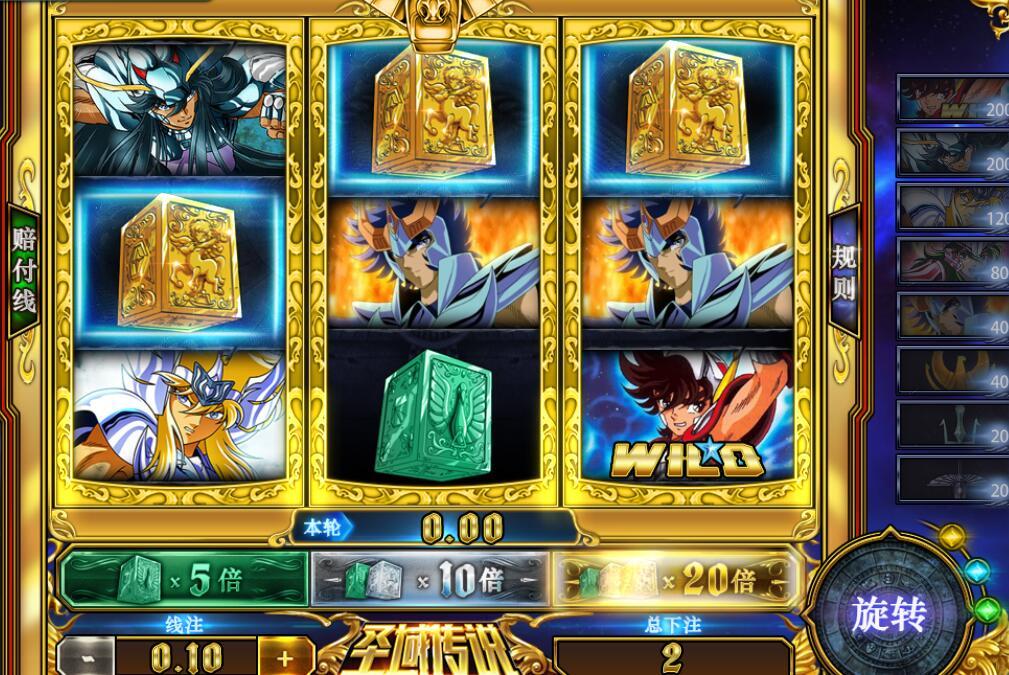The image size is (1009, 675).
Task: Open the 规则 rules tab
Action: pyautogui.click(x=845, y=272)
